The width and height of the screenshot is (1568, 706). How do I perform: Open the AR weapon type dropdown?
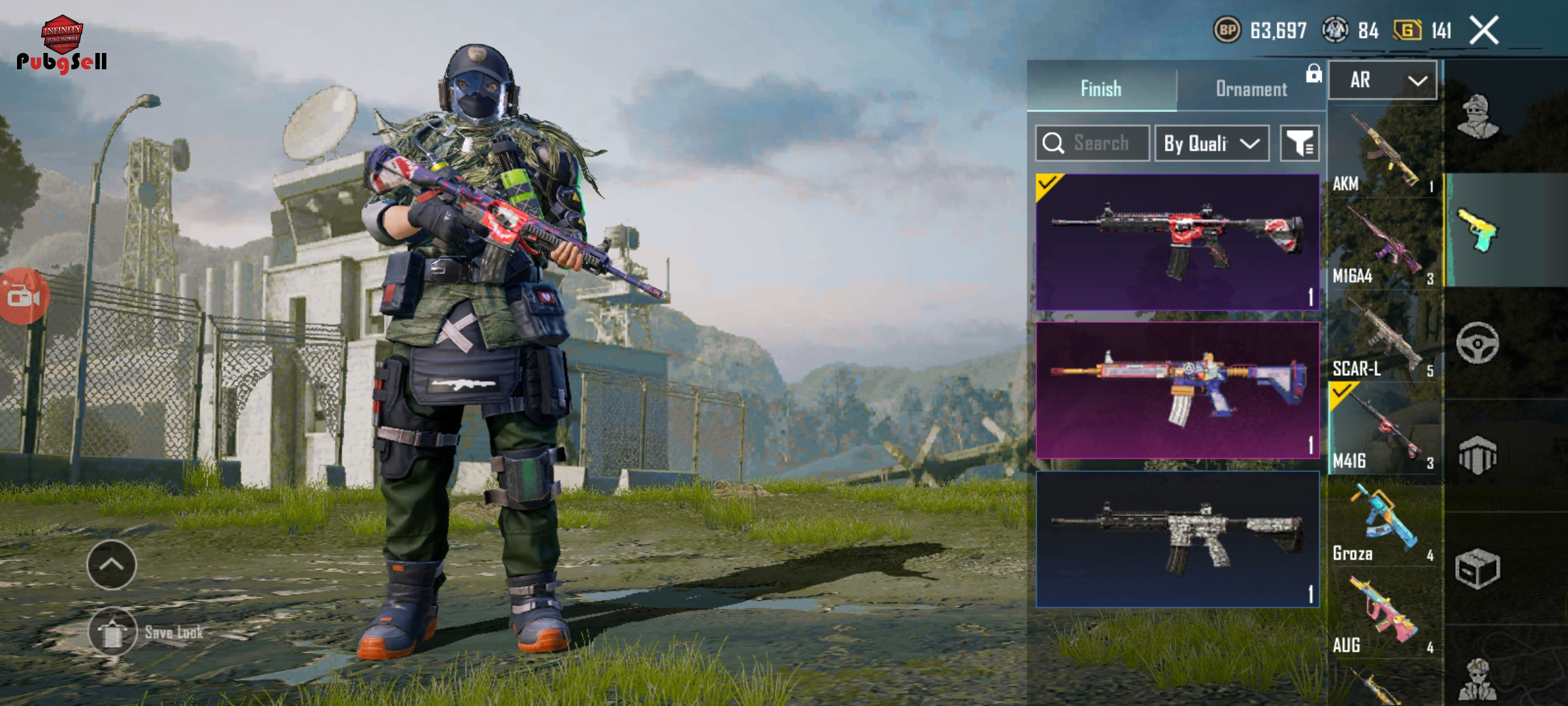pyautogui.click(x=1383, y=80)
